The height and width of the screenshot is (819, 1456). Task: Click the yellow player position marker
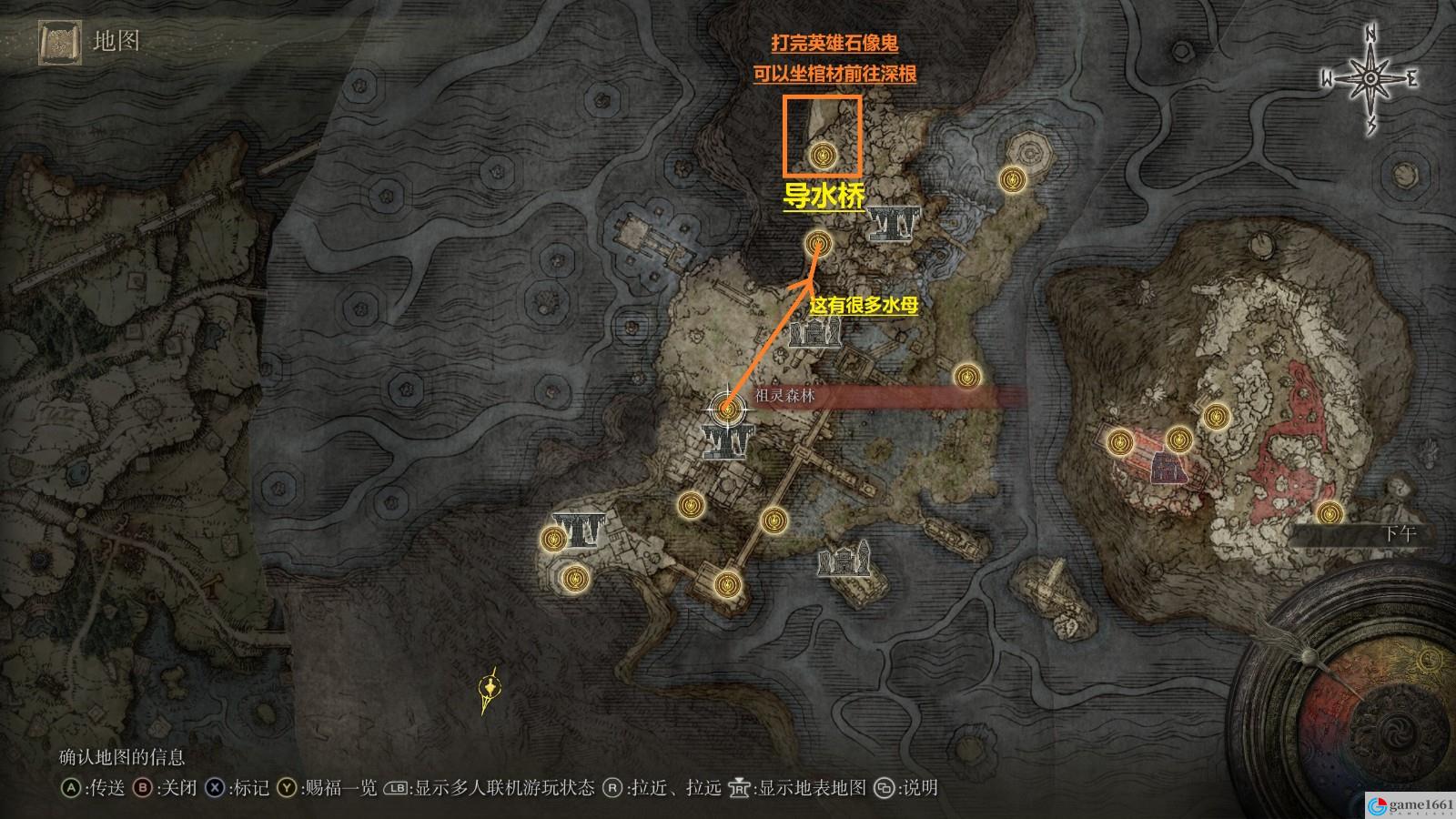tap(490, 693)
